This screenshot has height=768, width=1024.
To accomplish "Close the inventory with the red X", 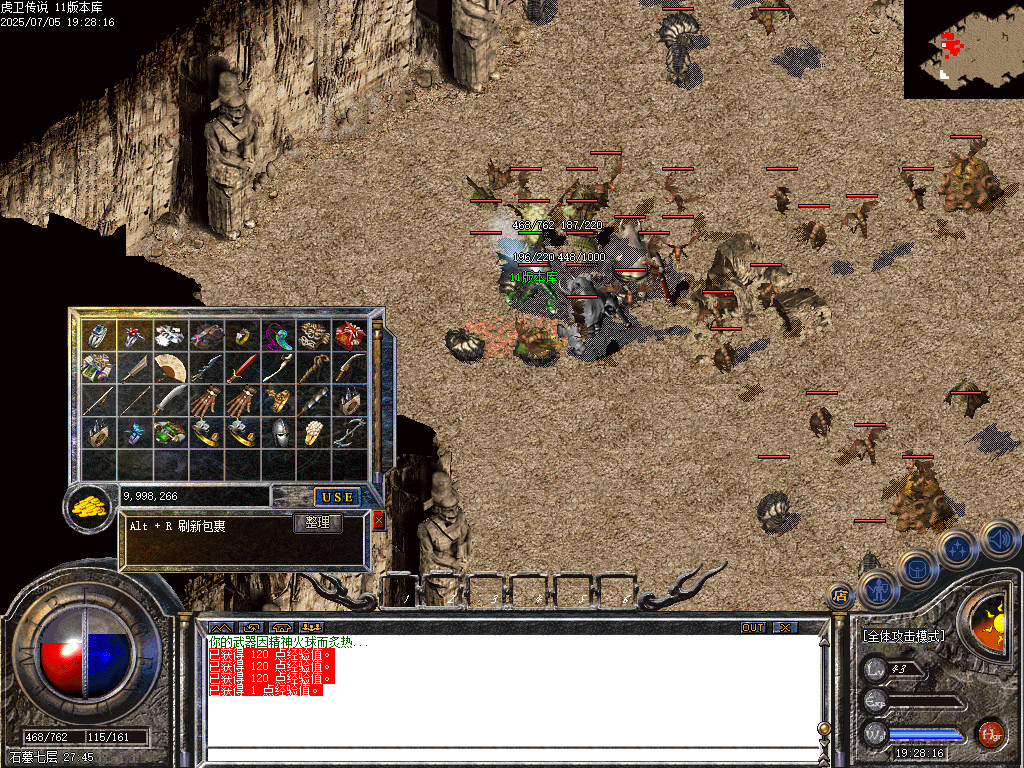I will point(378,520).
